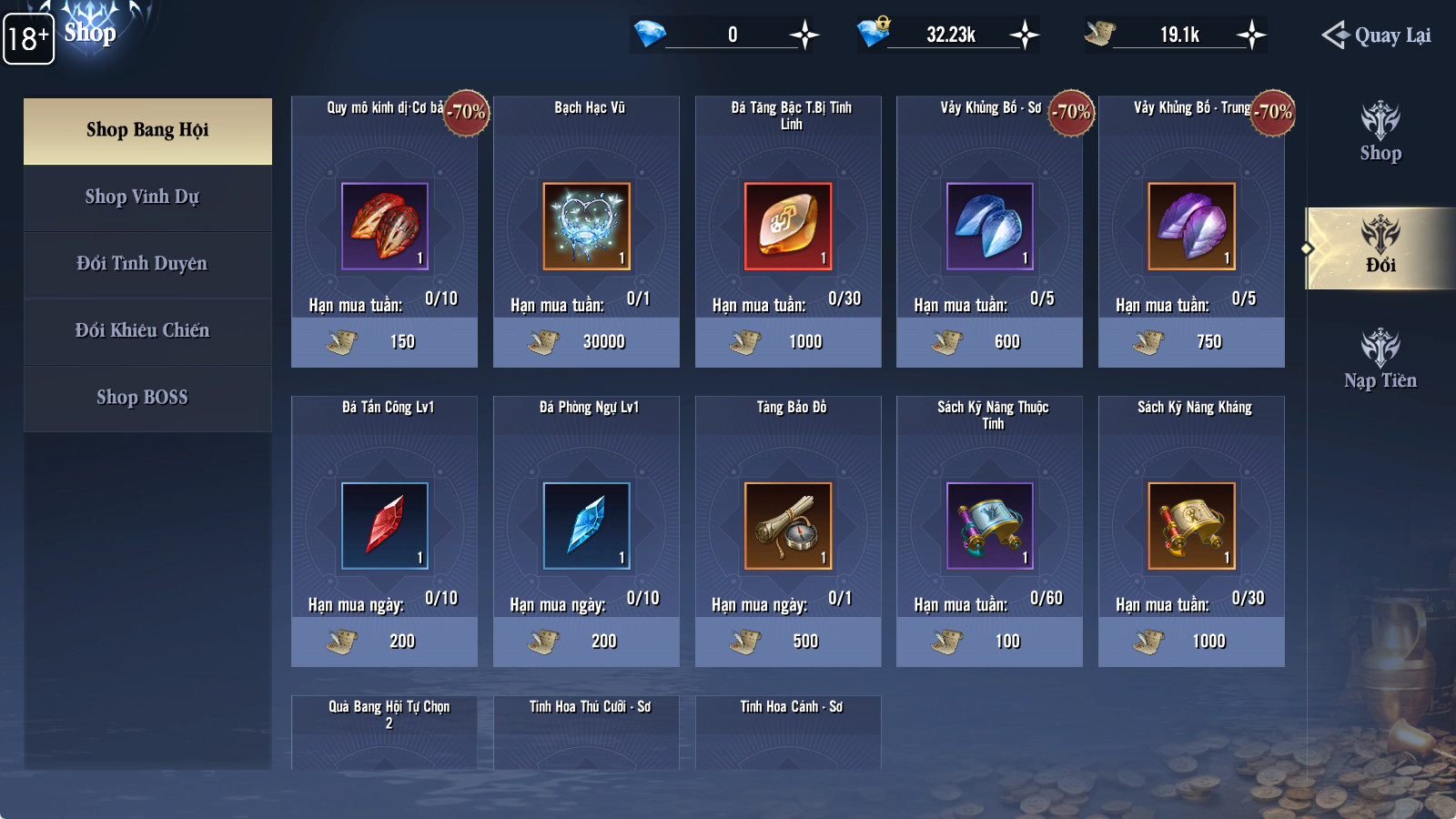Buy Vảy Khủng Bố - Sơ for 600
Viewport: 1456px width, 819px height.
(990, 342)
